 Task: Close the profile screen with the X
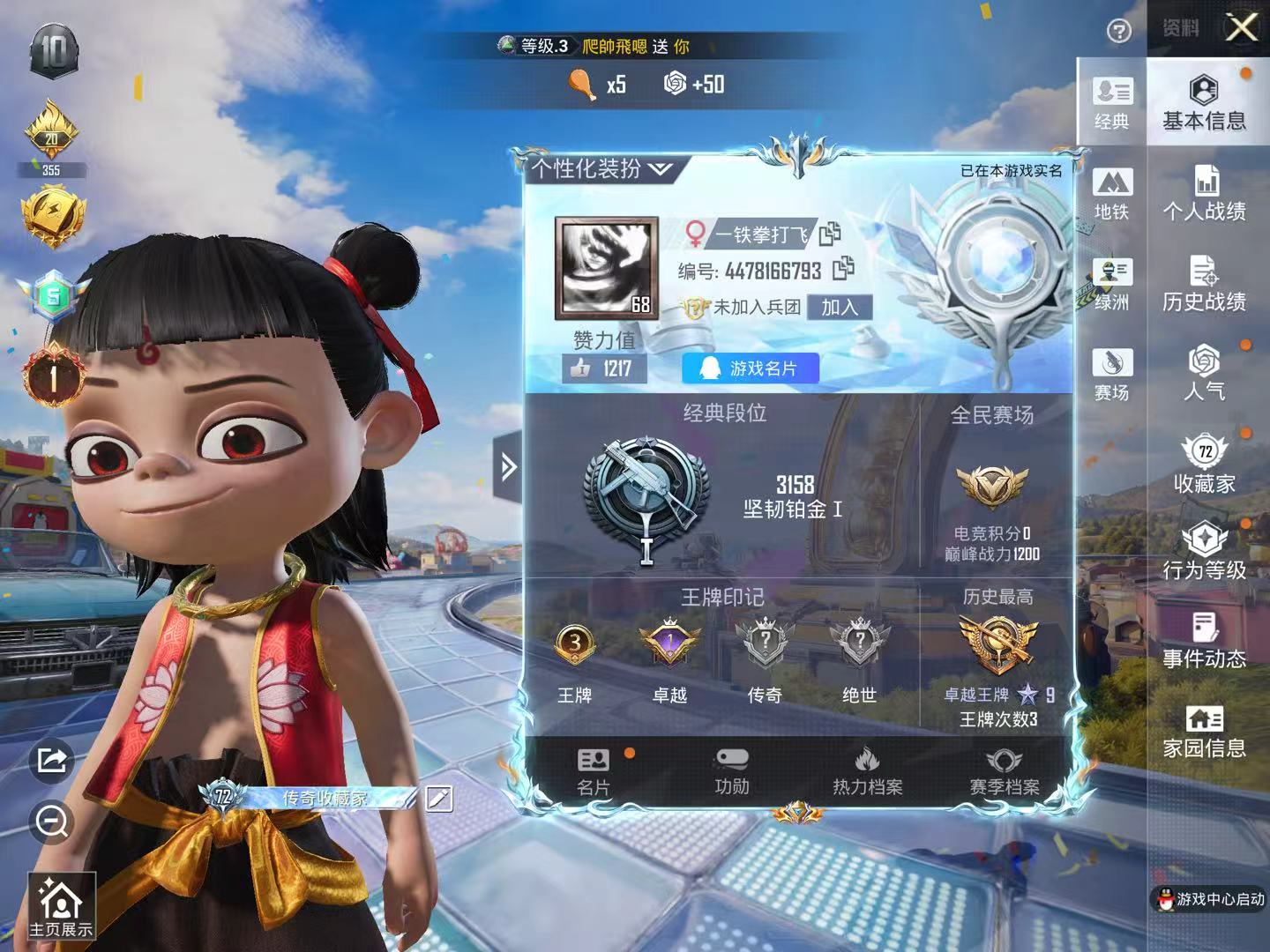point(1242,28)
